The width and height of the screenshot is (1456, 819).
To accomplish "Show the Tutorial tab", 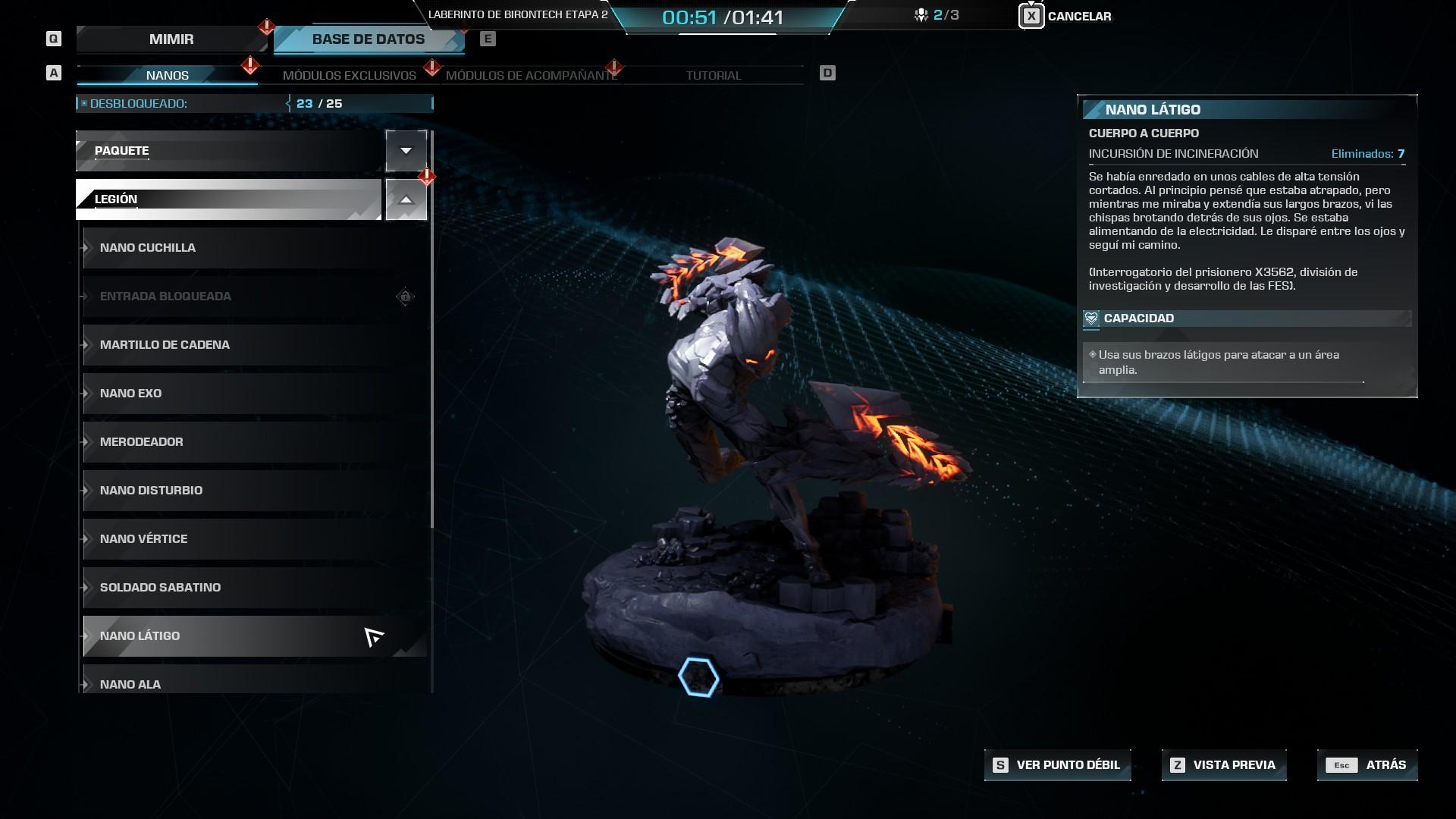I will (713, 75).
